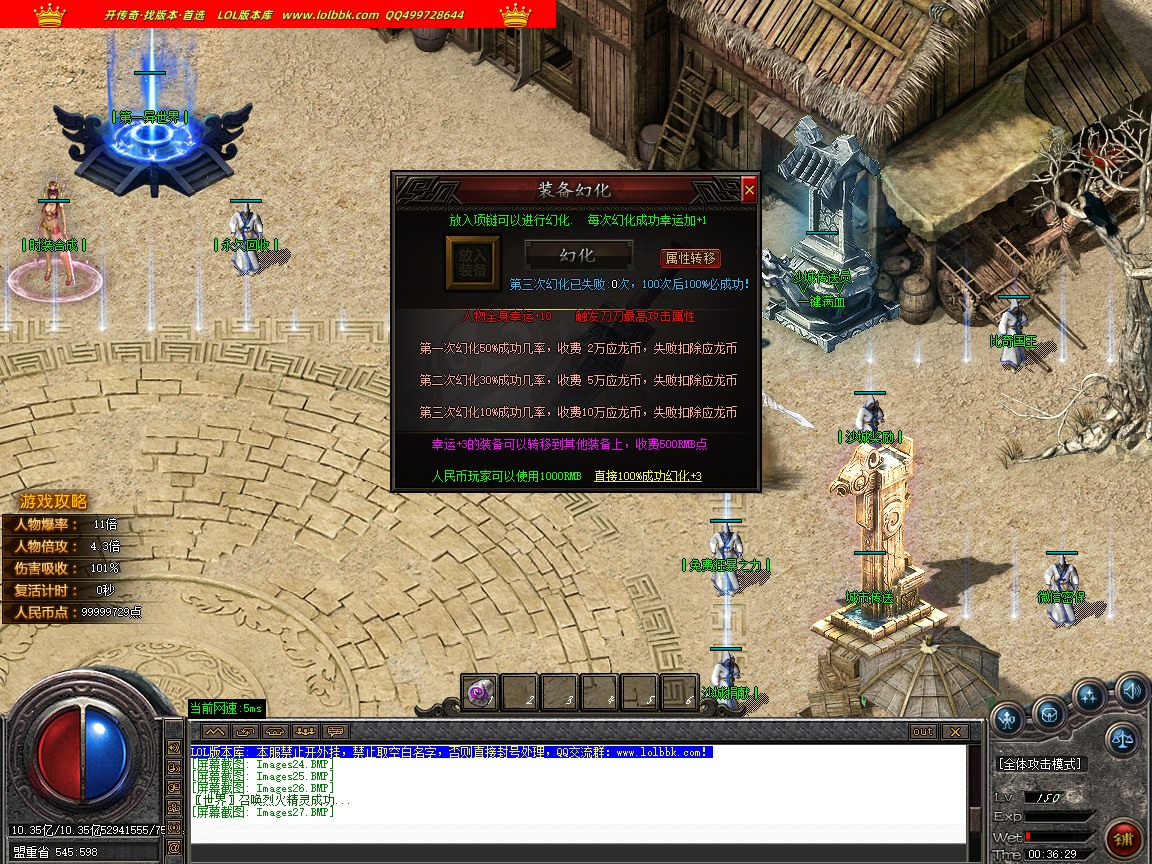Click the group members chat tab

click(x=306, y=732)
